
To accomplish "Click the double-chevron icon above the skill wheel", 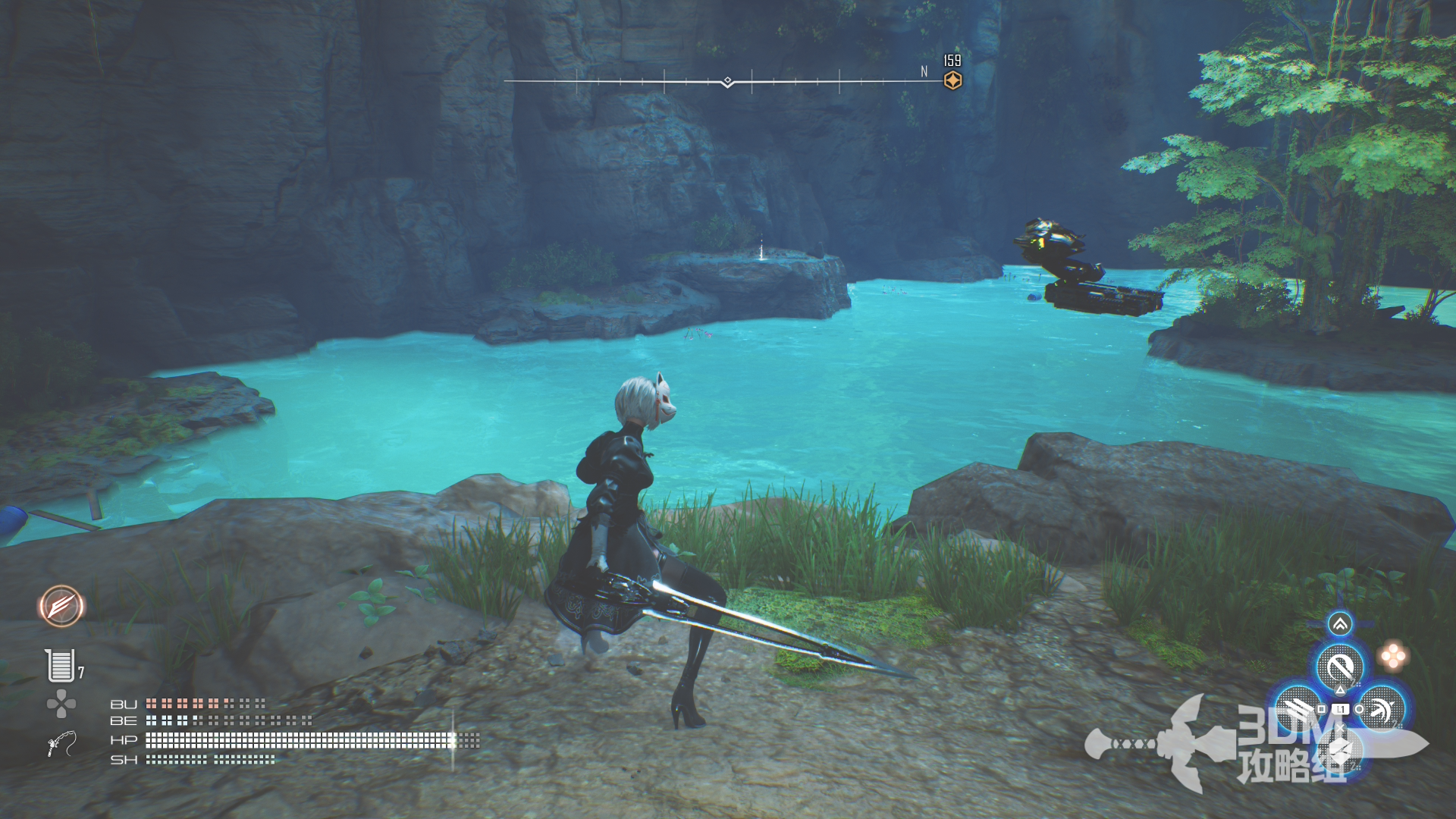I will pos(1340,624).
